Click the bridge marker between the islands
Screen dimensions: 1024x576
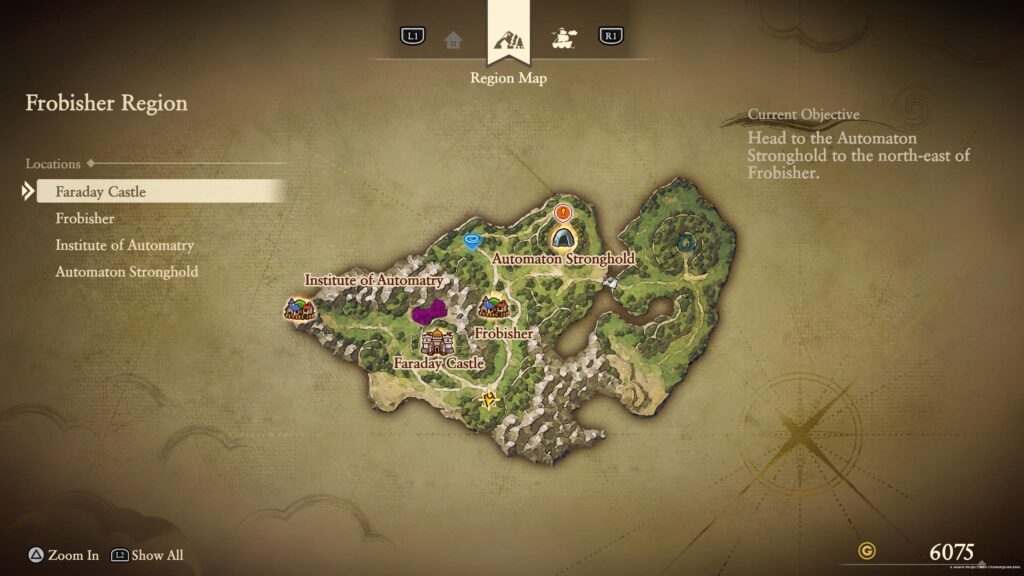[609, 284]
